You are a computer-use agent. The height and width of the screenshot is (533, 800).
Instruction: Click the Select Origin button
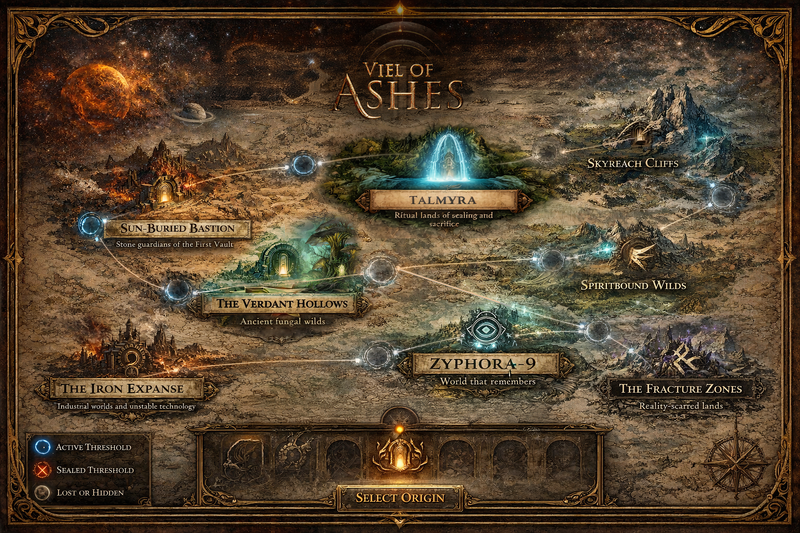400,497
